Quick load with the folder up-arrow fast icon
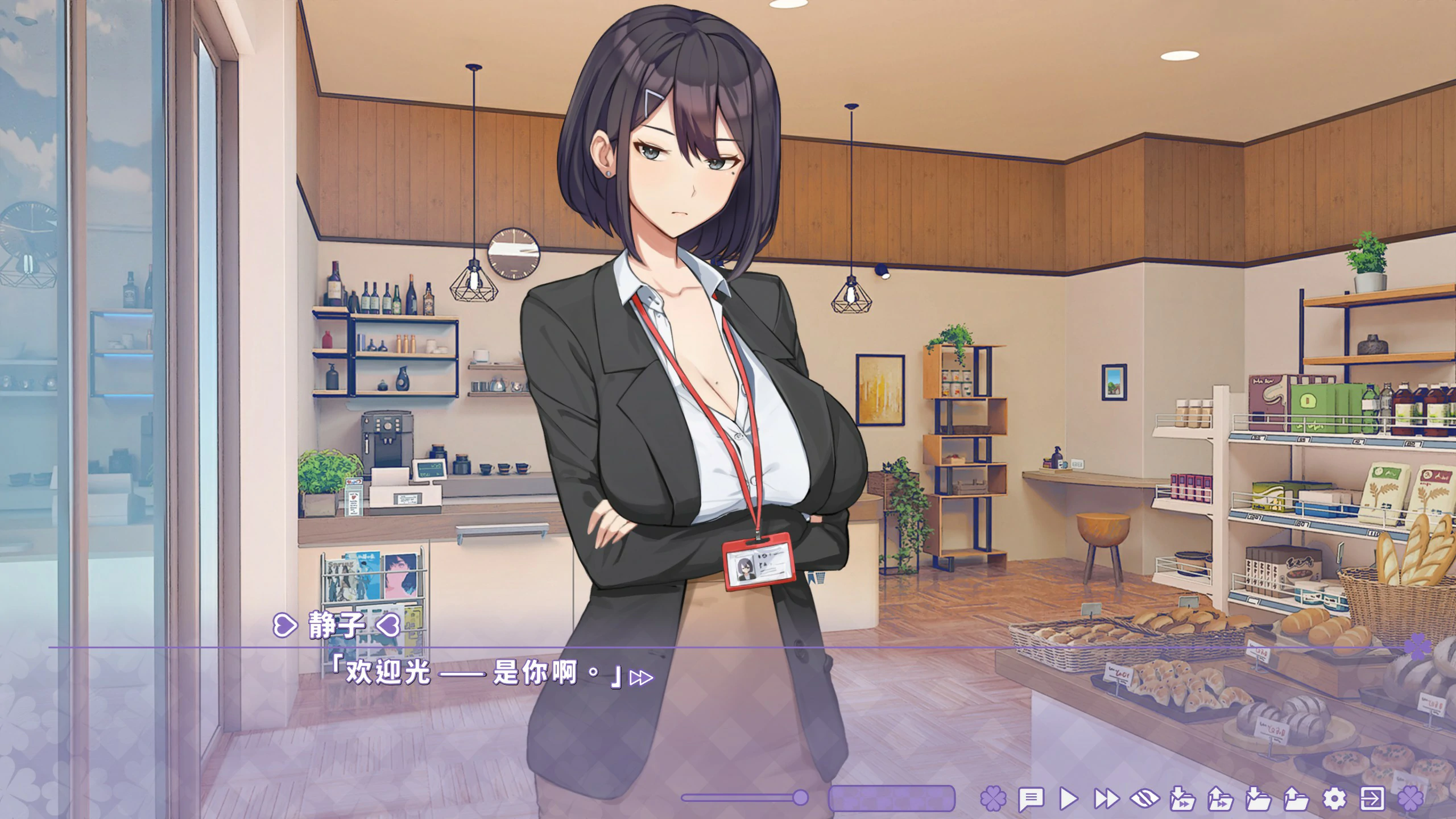This screenshot has width=1456, height=819. [1221, 799]
